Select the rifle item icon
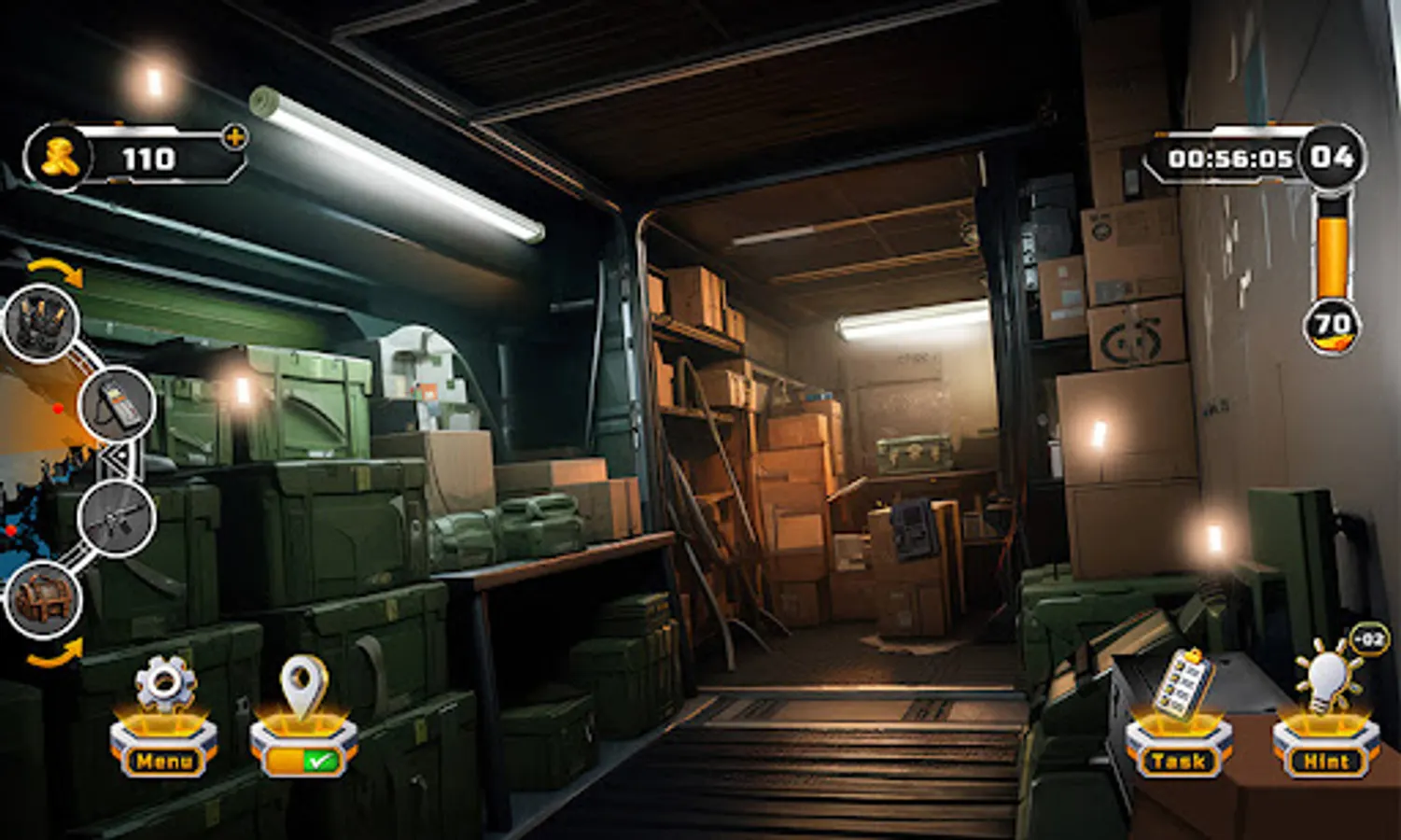 click(x=115, y=523)
